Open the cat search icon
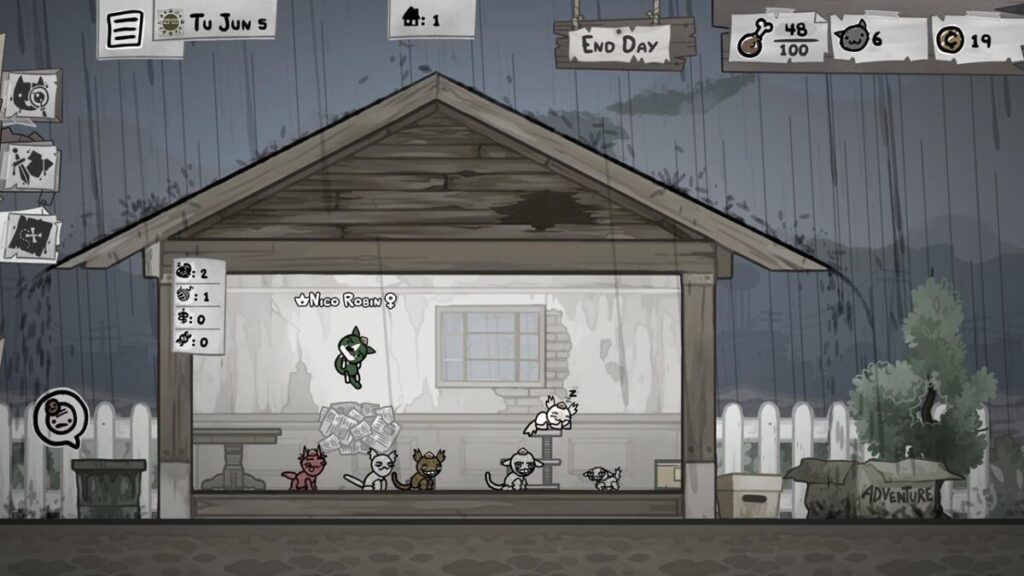 click(x=31, y=96)
